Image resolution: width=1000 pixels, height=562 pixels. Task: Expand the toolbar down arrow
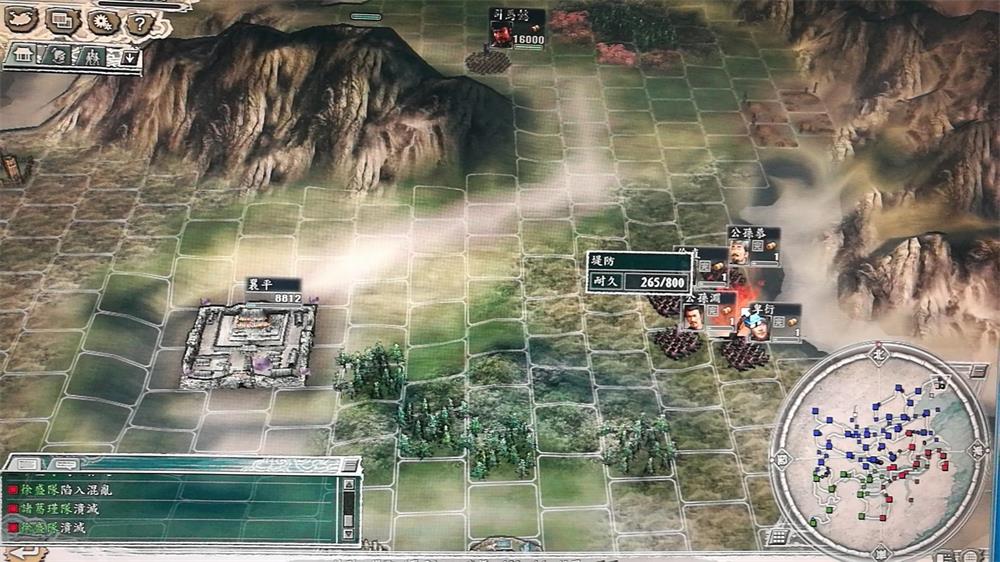128,57
